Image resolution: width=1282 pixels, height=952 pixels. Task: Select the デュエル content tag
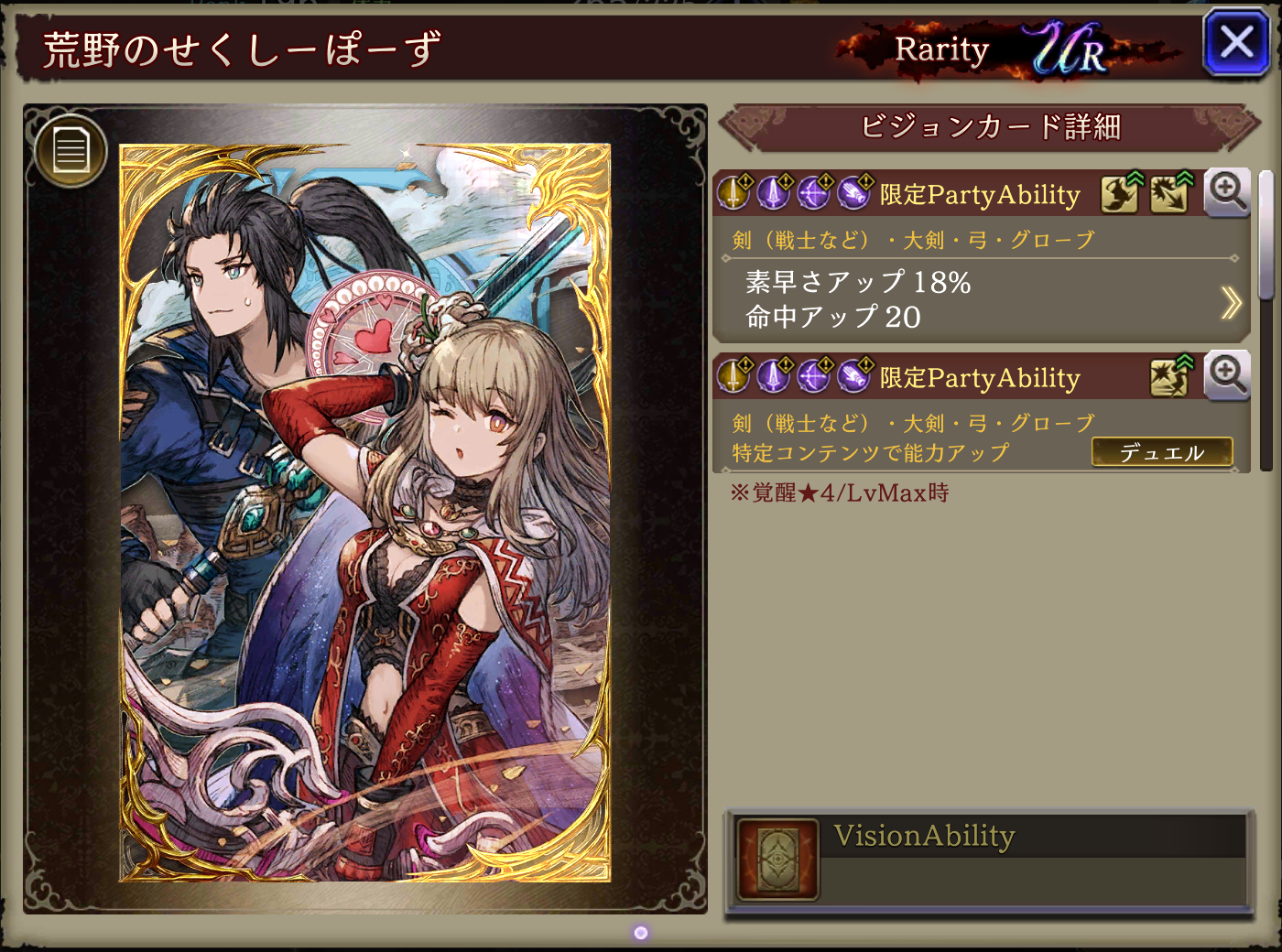click(1161, 452)
